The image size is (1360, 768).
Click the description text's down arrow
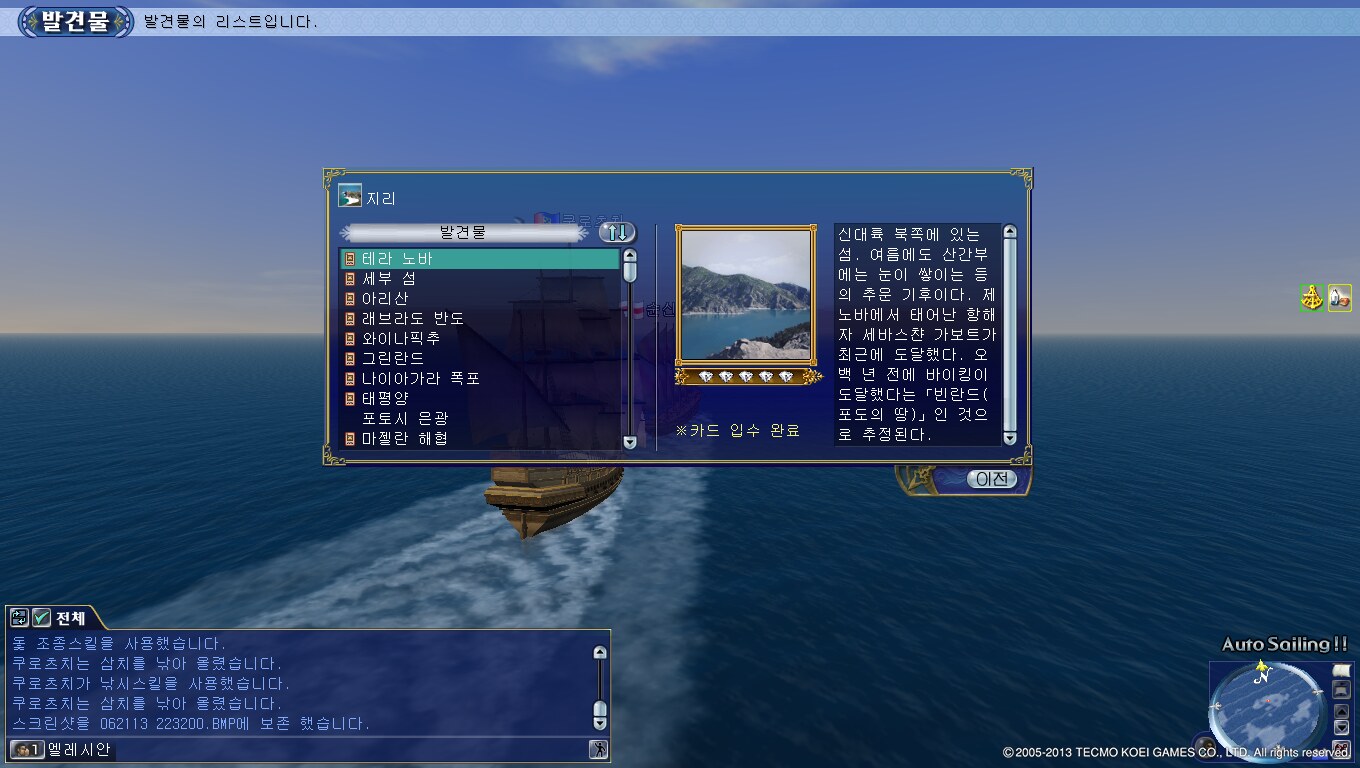tap(1009, 438)
